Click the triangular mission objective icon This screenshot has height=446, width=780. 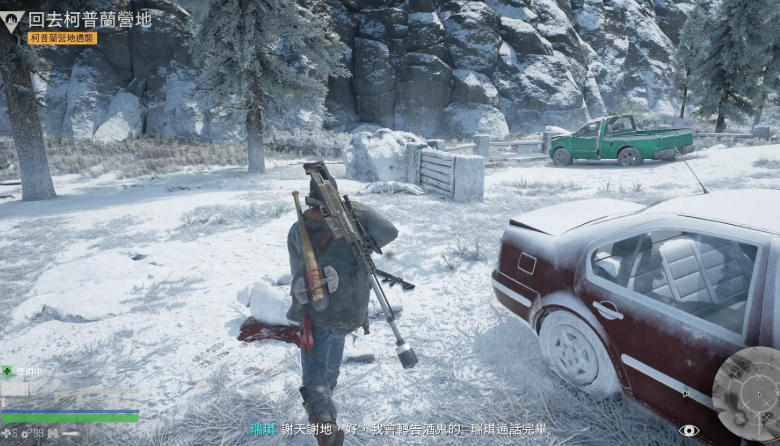[x=13, y=19]
